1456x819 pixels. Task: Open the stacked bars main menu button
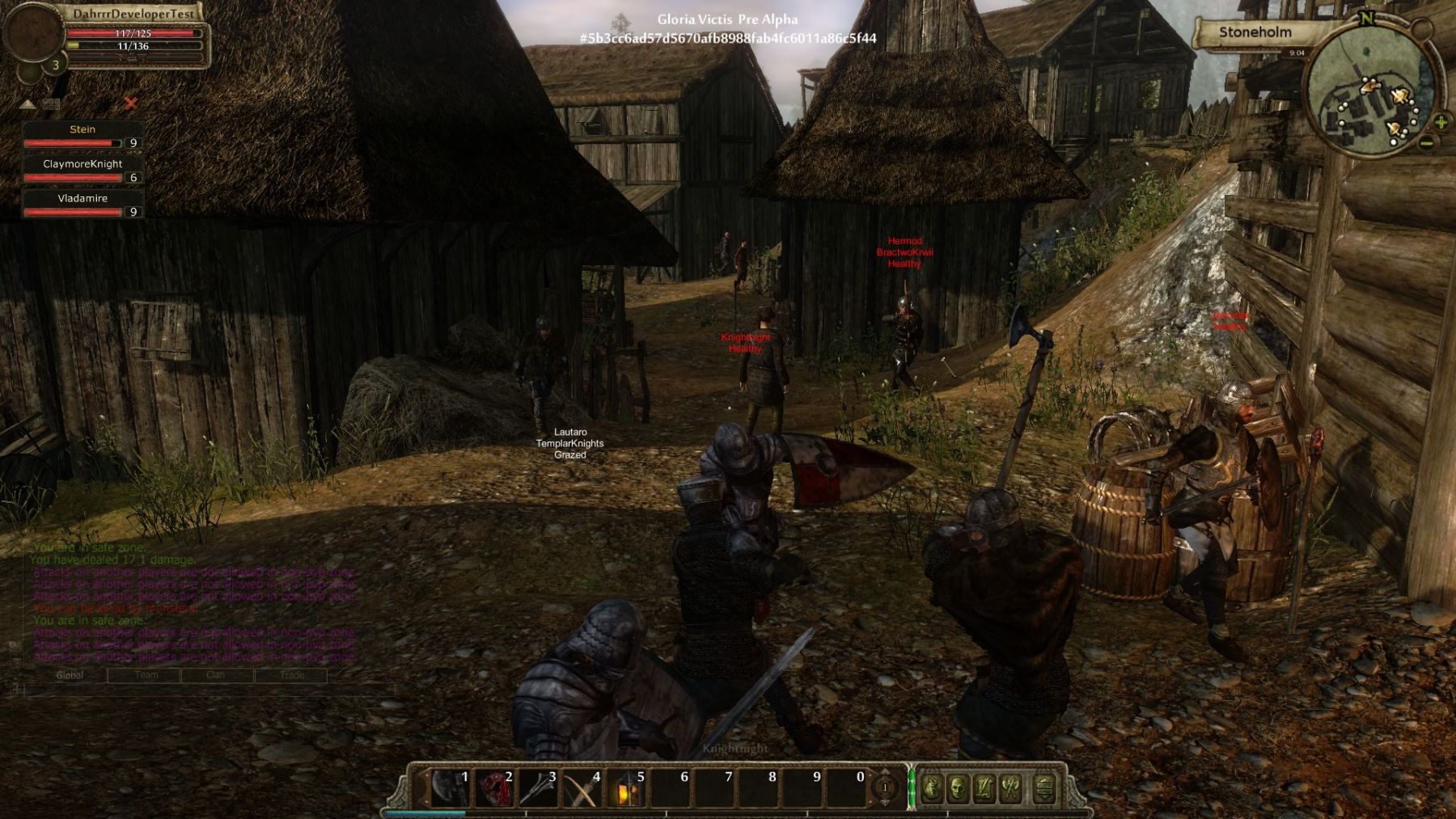point(1044,787)
